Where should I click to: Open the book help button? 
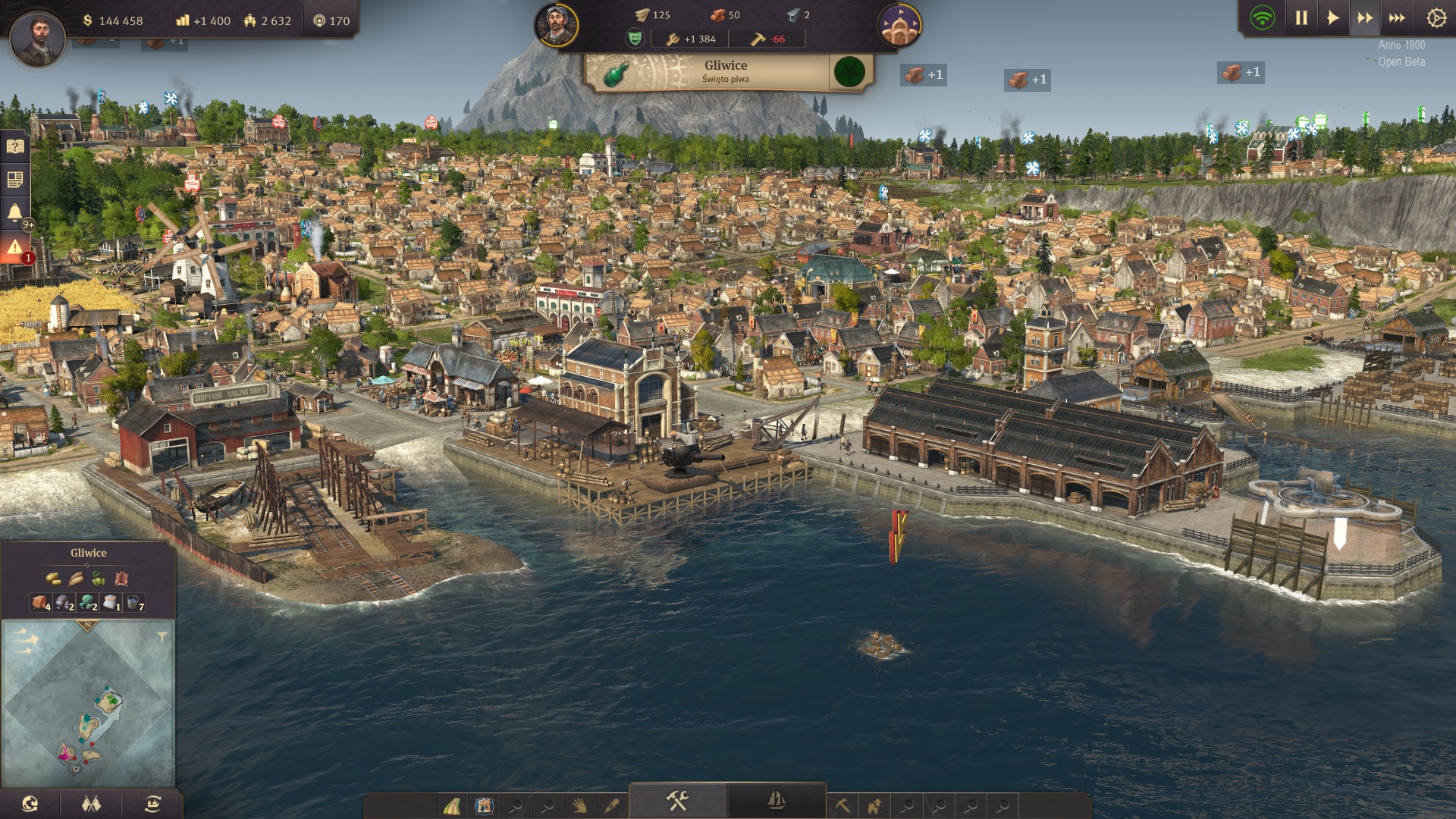(15, 146)
